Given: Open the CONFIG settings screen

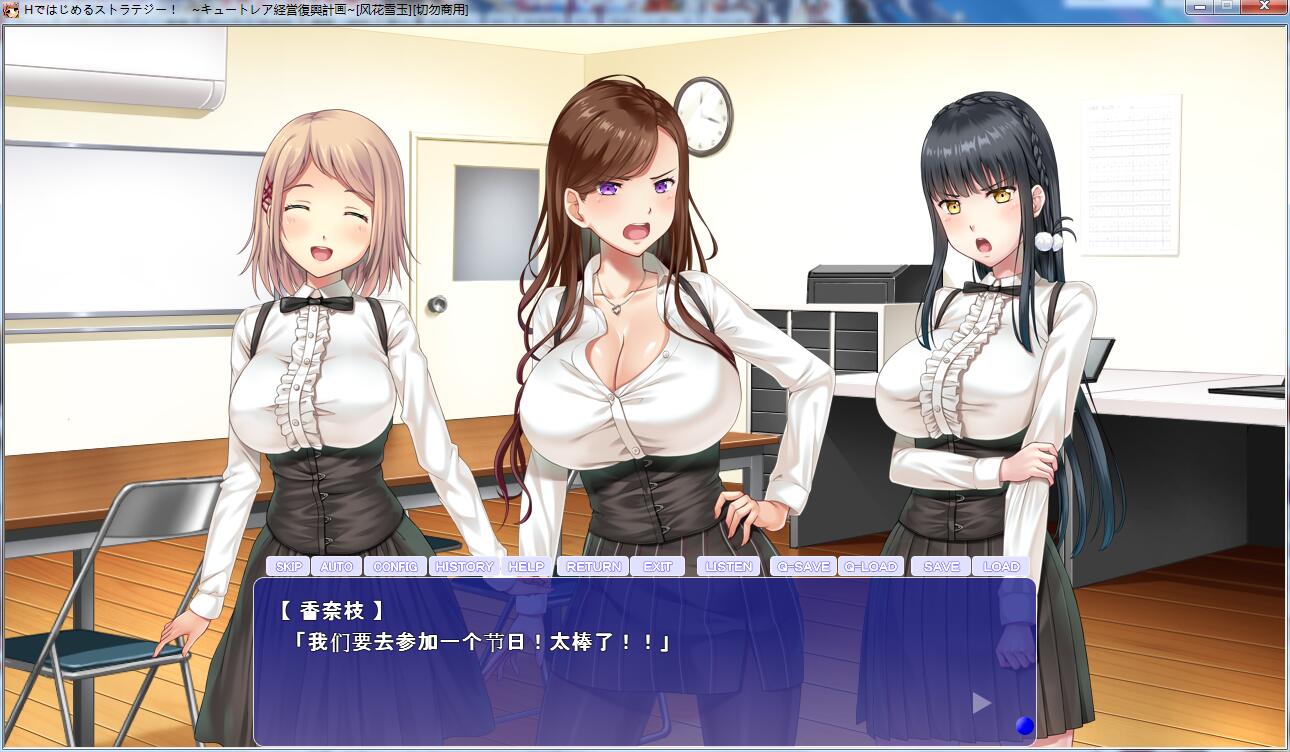Looking at the screenshot, I should click(396, 566).
